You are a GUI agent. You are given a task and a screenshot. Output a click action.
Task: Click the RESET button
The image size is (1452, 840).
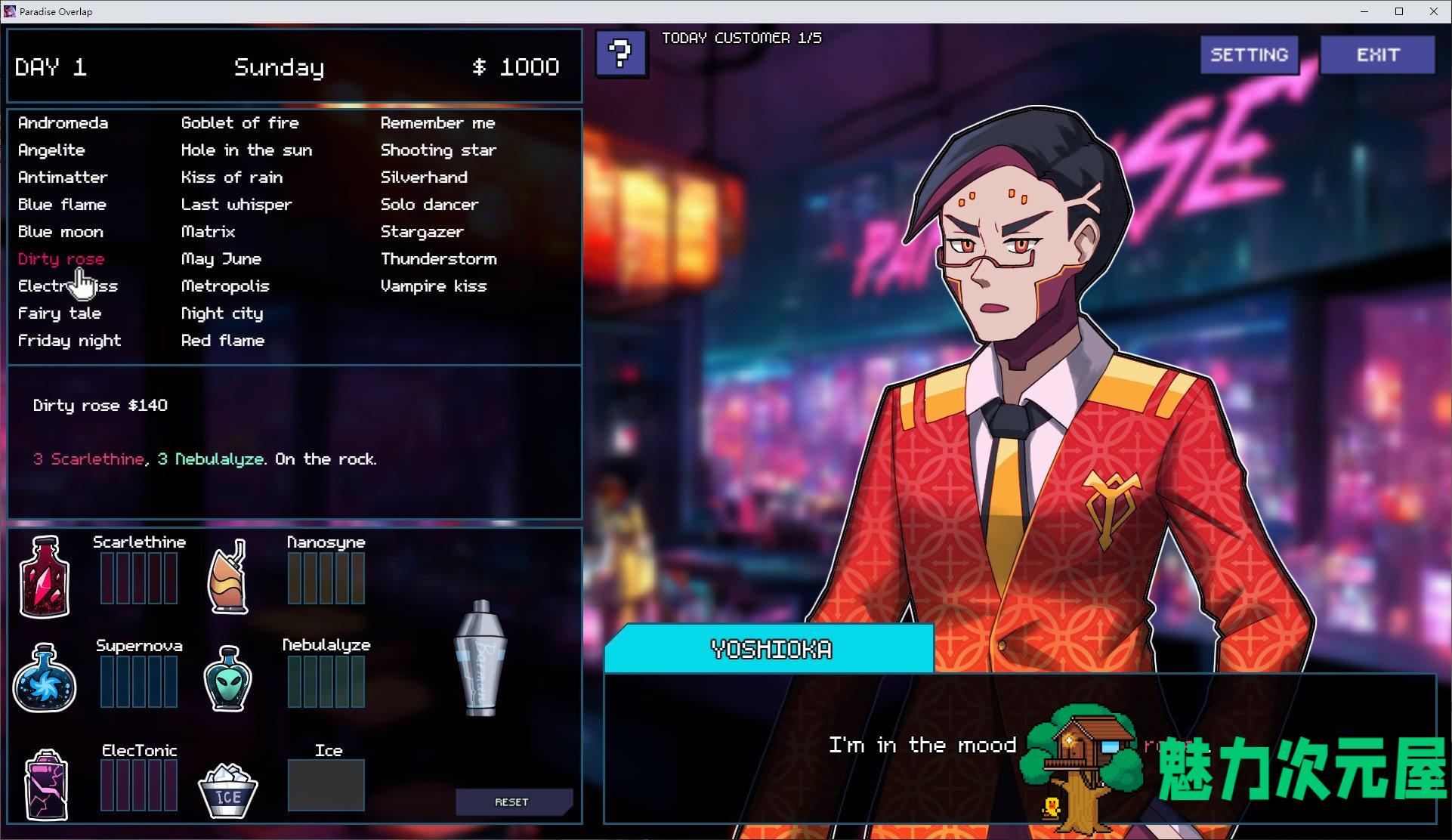point(511,802)
